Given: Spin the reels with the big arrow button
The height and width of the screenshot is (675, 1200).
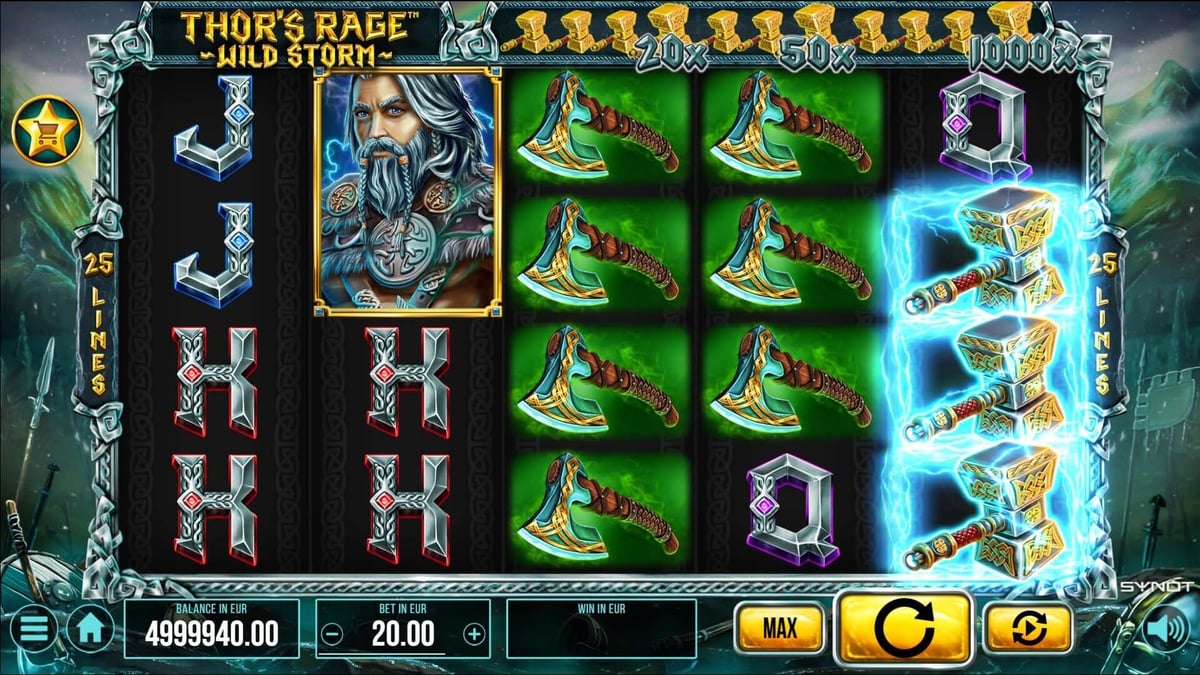Looking at the screenshot, I should [x=903, y=628].
